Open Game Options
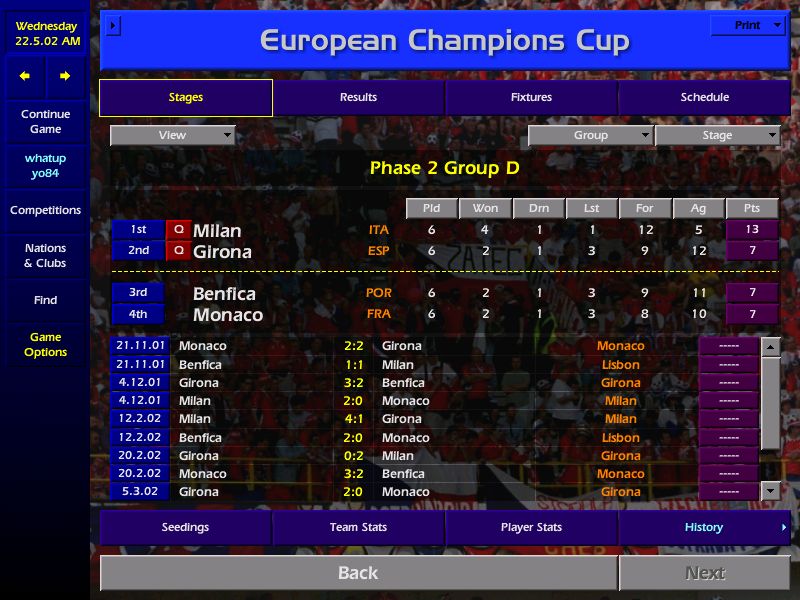800x600 pixels. pos(46,344)
